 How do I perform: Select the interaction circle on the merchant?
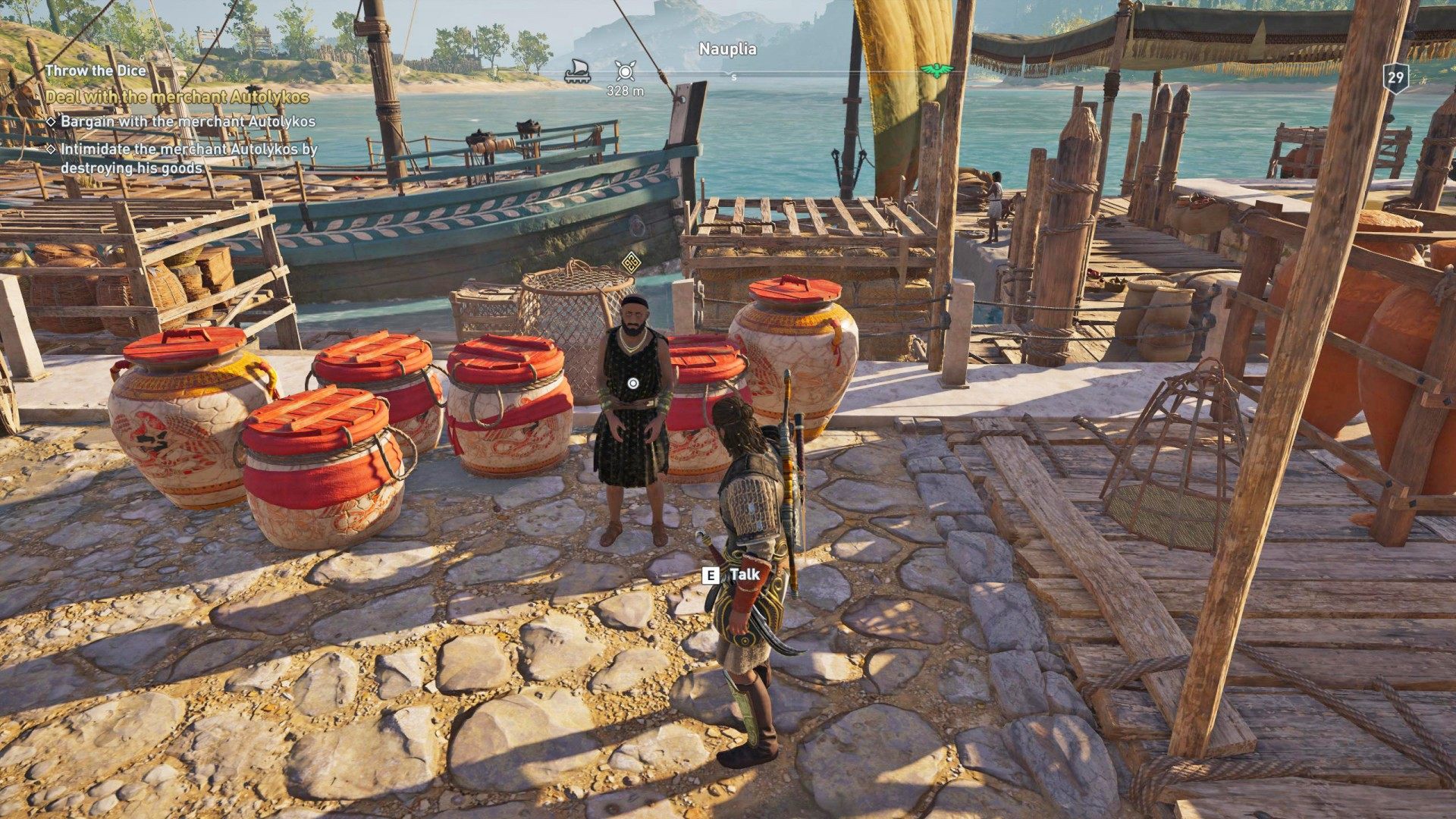[633, 384]
